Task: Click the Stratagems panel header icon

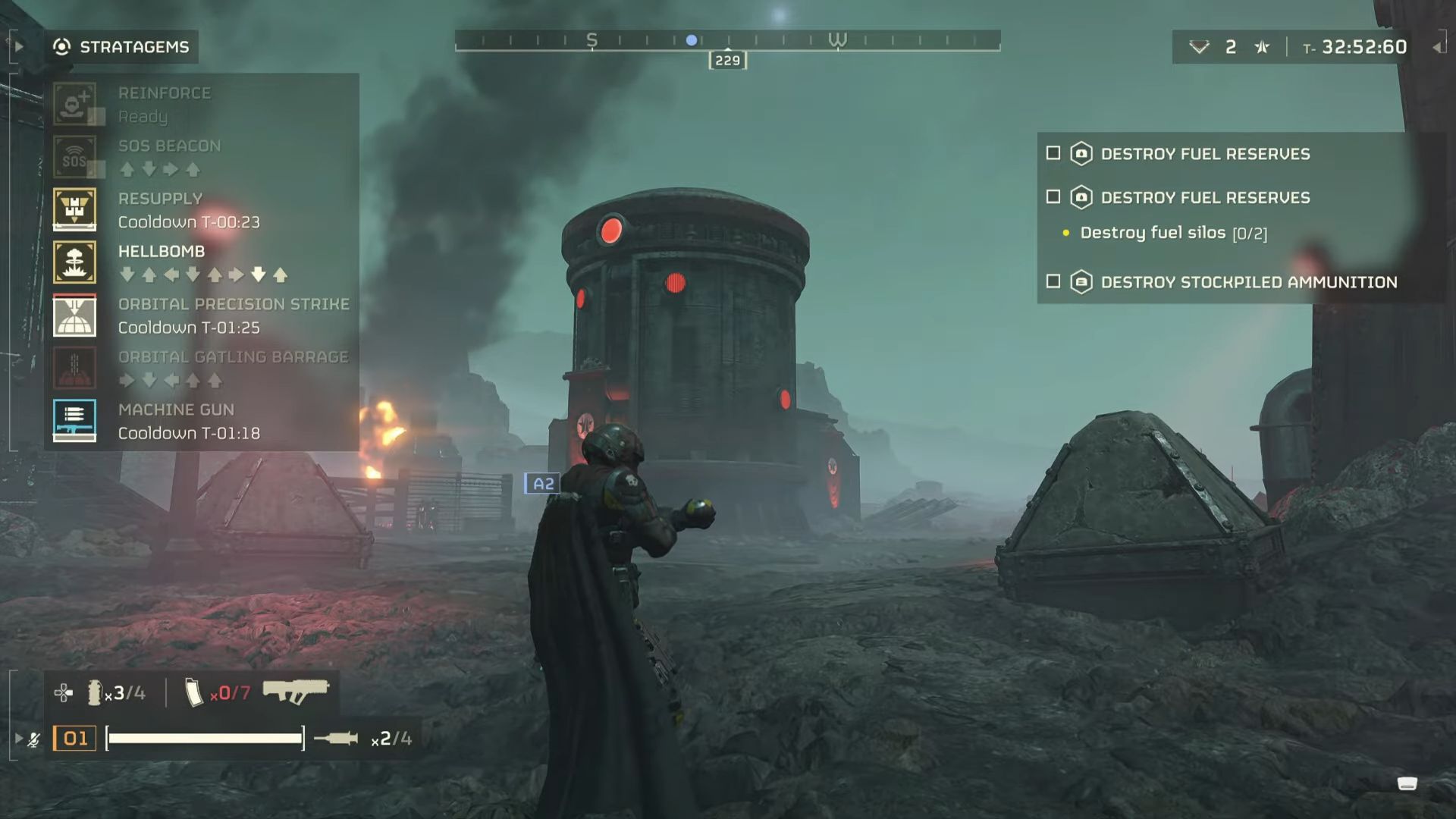Action: [x=61, y=47]
